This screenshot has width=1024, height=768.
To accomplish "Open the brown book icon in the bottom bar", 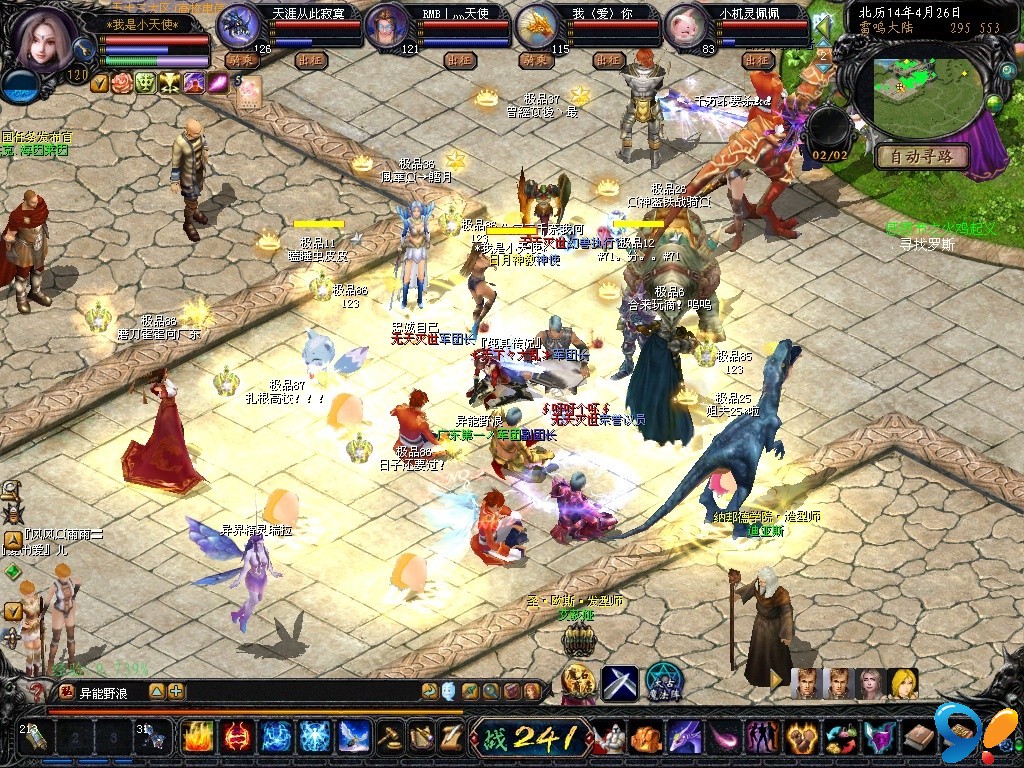I will (x=919, y=738).
